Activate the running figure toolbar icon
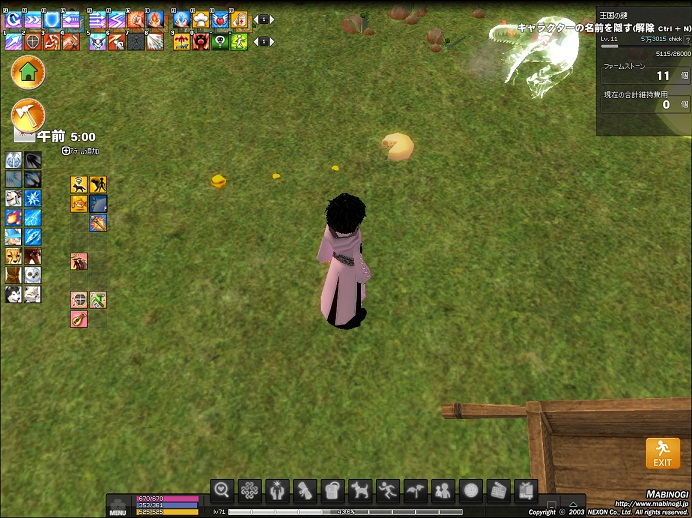Screen dimensions: 692x518 tap(387, 490)
